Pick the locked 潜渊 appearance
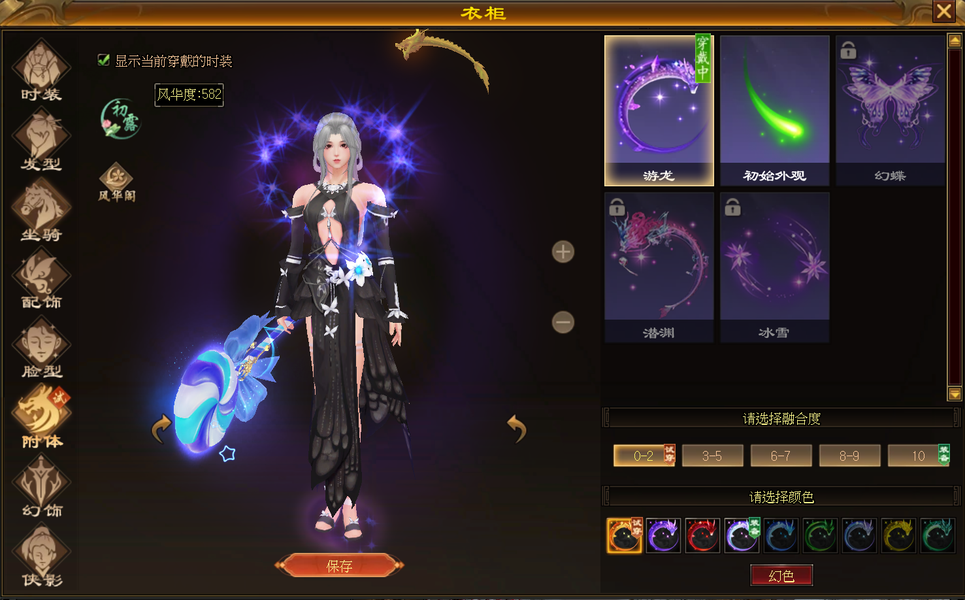Screen dimensions: 965x600 [x=659, y=267]
